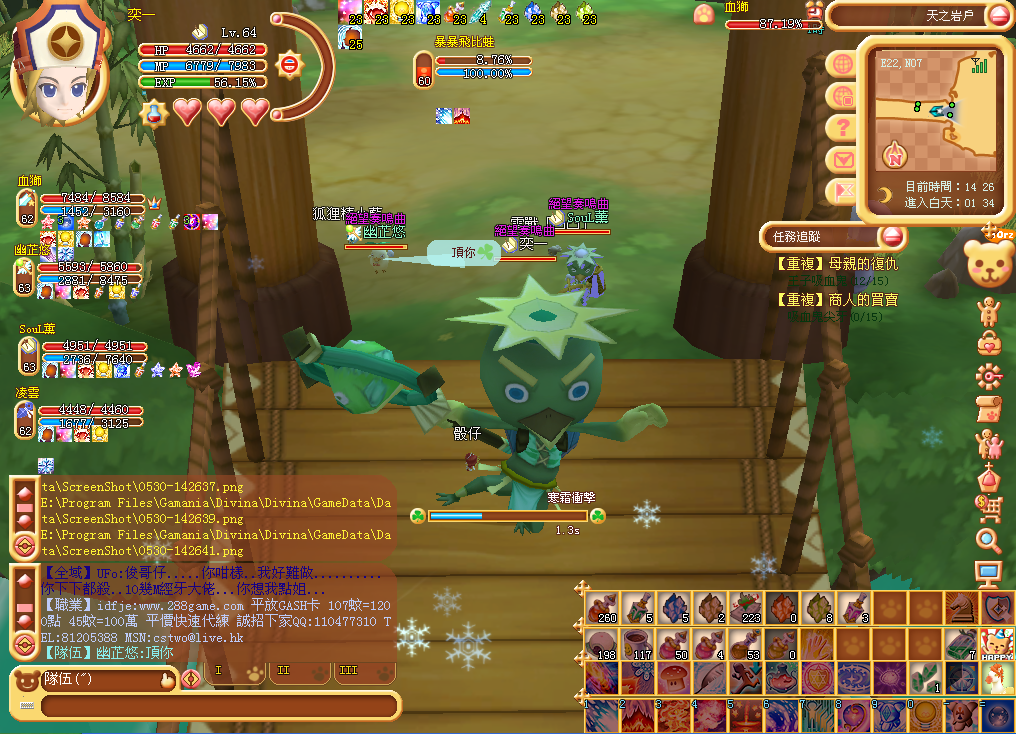Activate the skill in hotbar slot 2

pyautogui.click(x=636, y=716)
